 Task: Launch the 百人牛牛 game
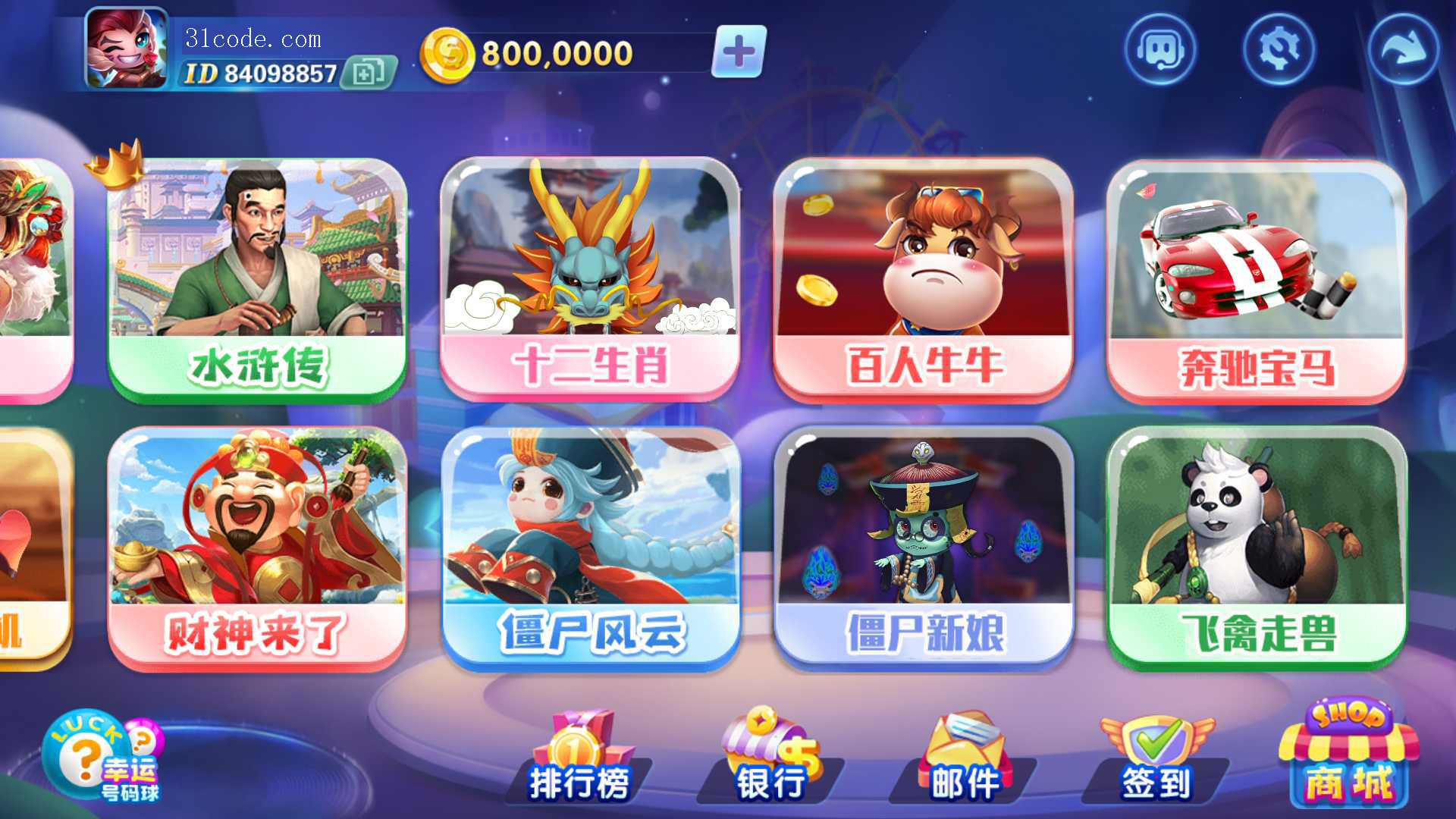pyautogui.click(x=923, y=279)
